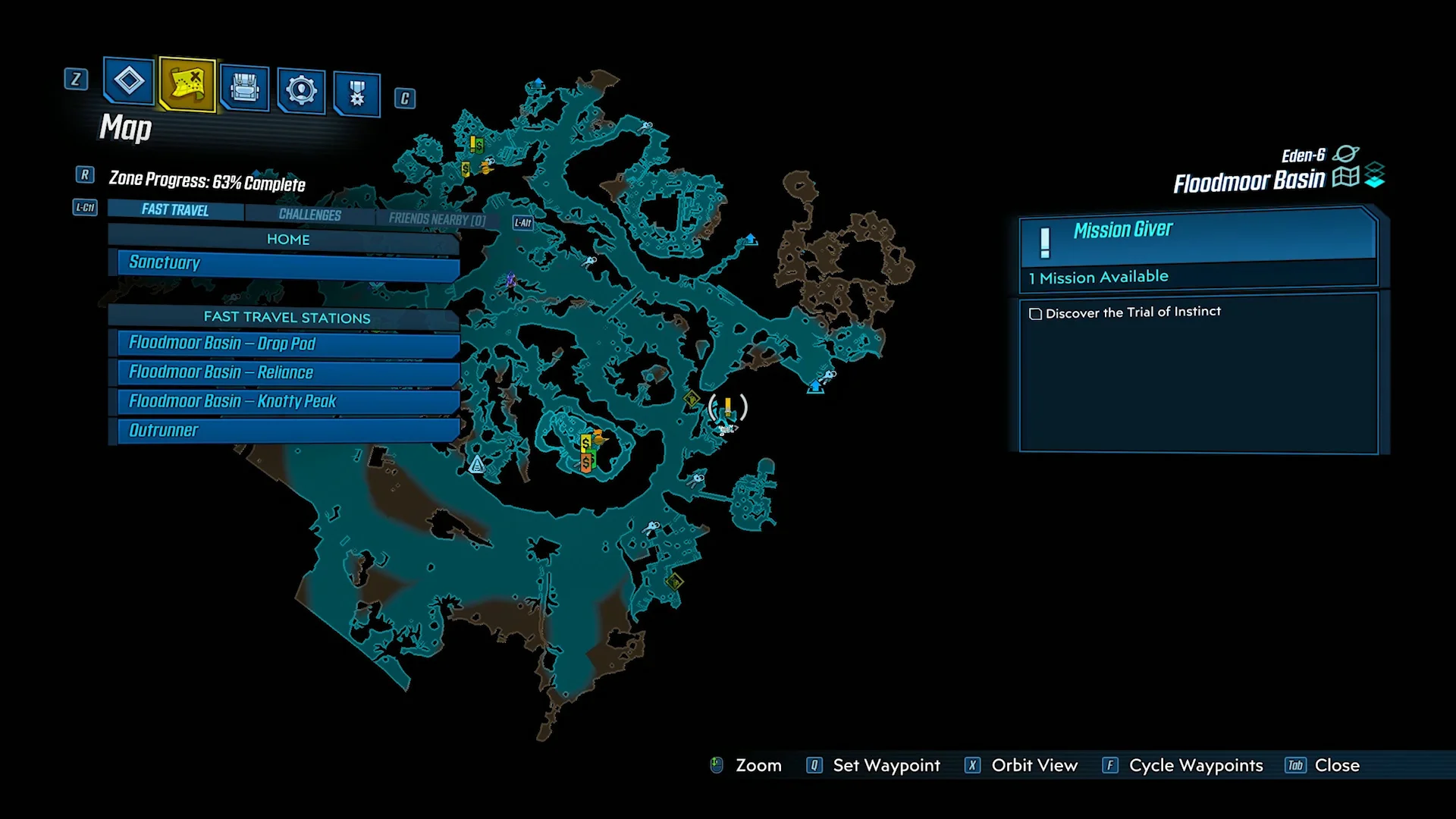Open the Eden-6 planet orbit icon
1456x819 pixels.
1345,154
